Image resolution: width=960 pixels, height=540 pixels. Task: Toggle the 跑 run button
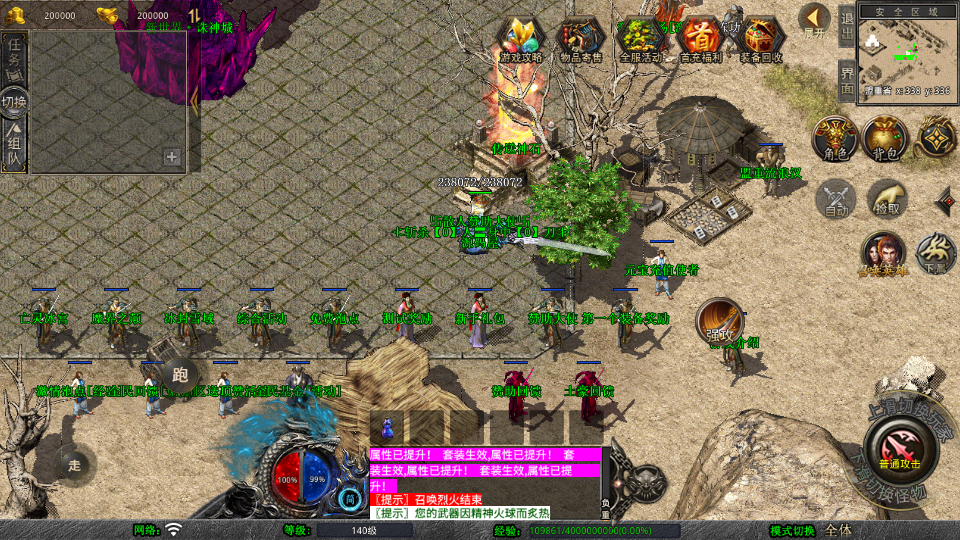point(180,376)
